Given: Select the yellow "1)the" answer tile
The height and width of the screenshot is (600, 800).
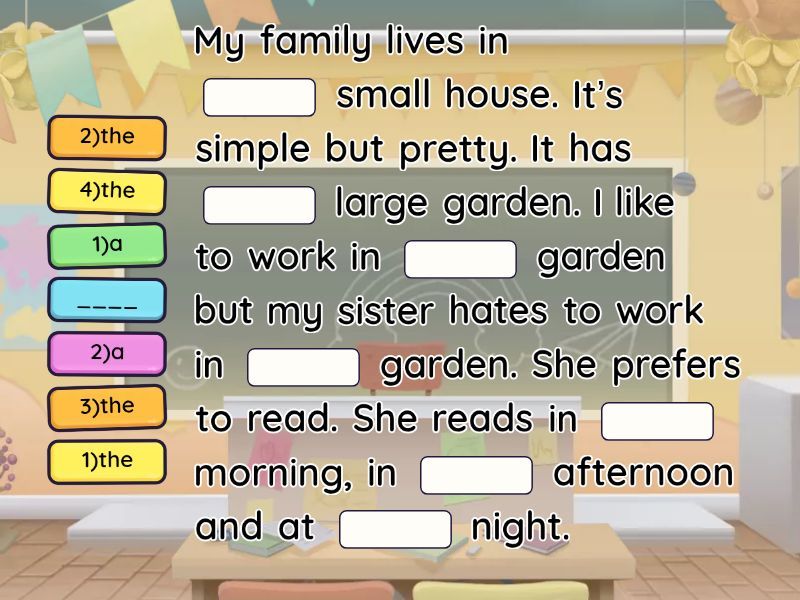Looking at the screenshot, I should coord(107,461).
